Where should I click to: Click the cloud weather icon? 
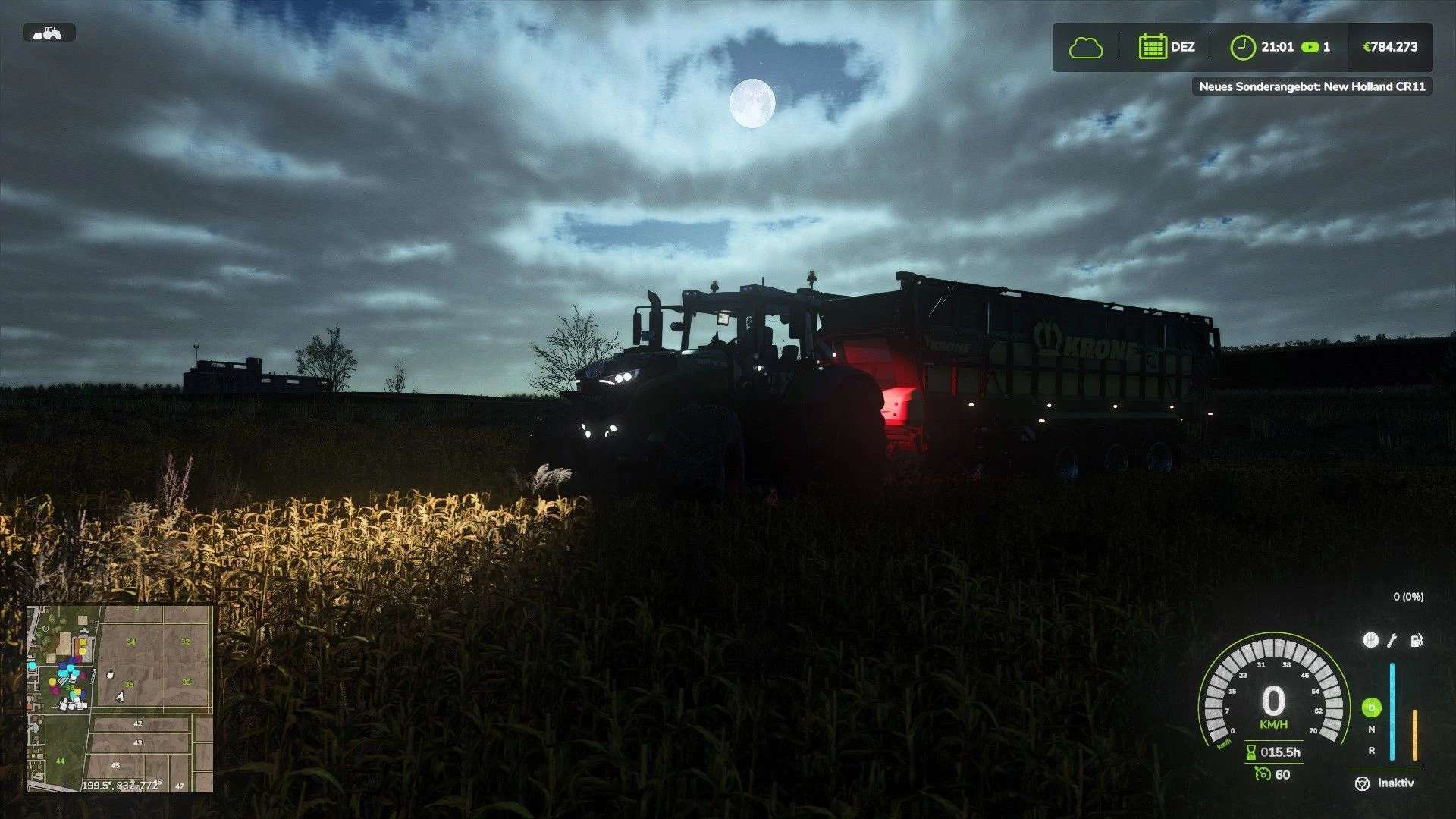1086,45
